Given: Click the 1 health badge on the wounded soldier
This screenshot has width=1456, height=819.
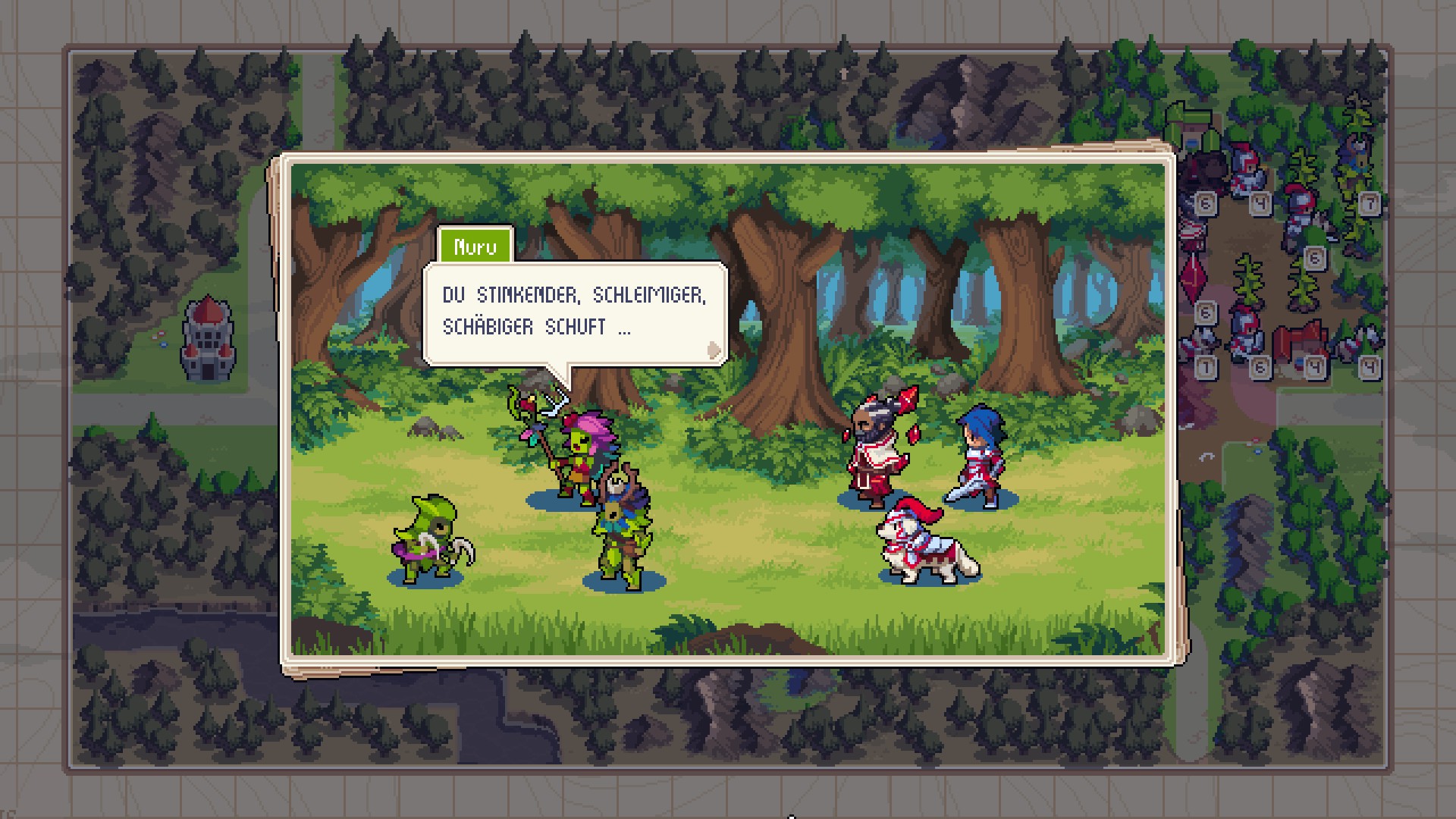Looking at the screenshot, I should coord(1206,369).
